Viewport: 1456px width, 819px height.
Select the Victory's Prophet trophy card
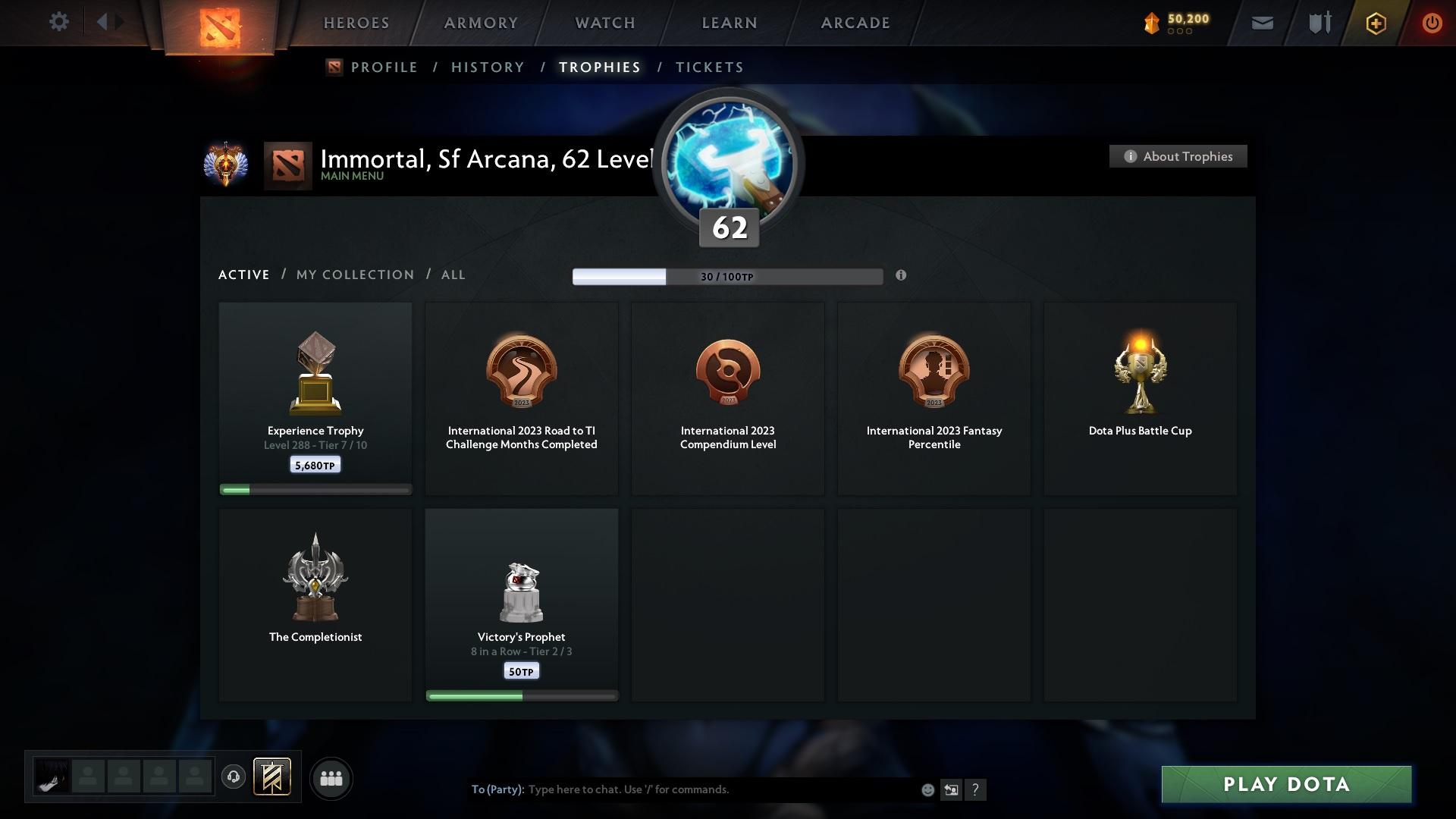[x=521, y=603]
